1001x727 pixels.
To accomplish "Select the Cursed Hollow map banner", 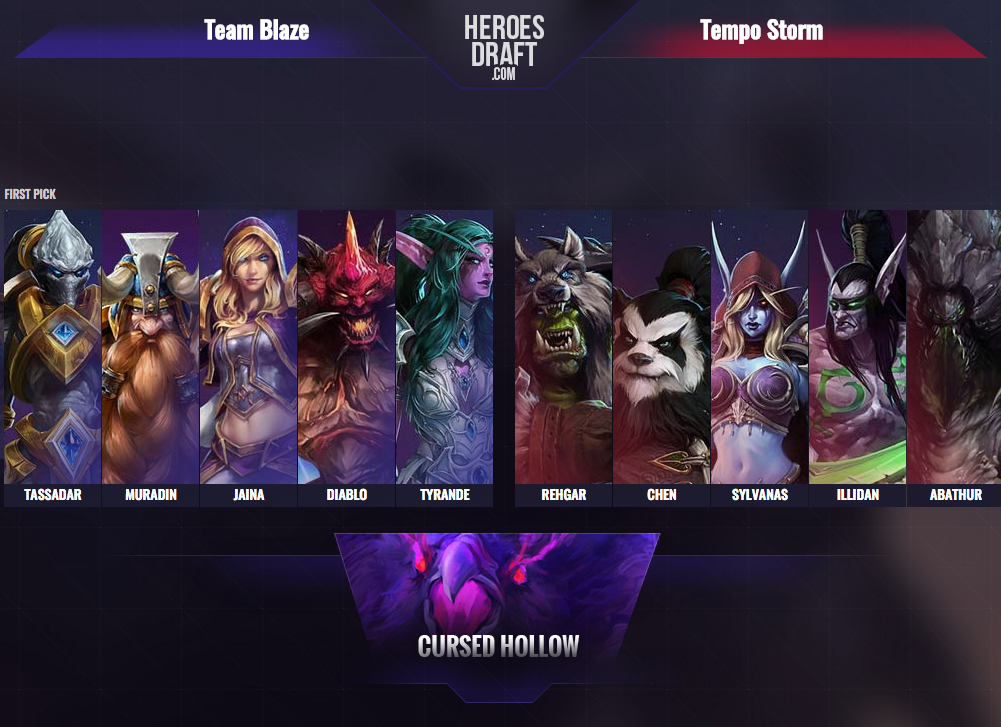I will (x=498, y=606).
